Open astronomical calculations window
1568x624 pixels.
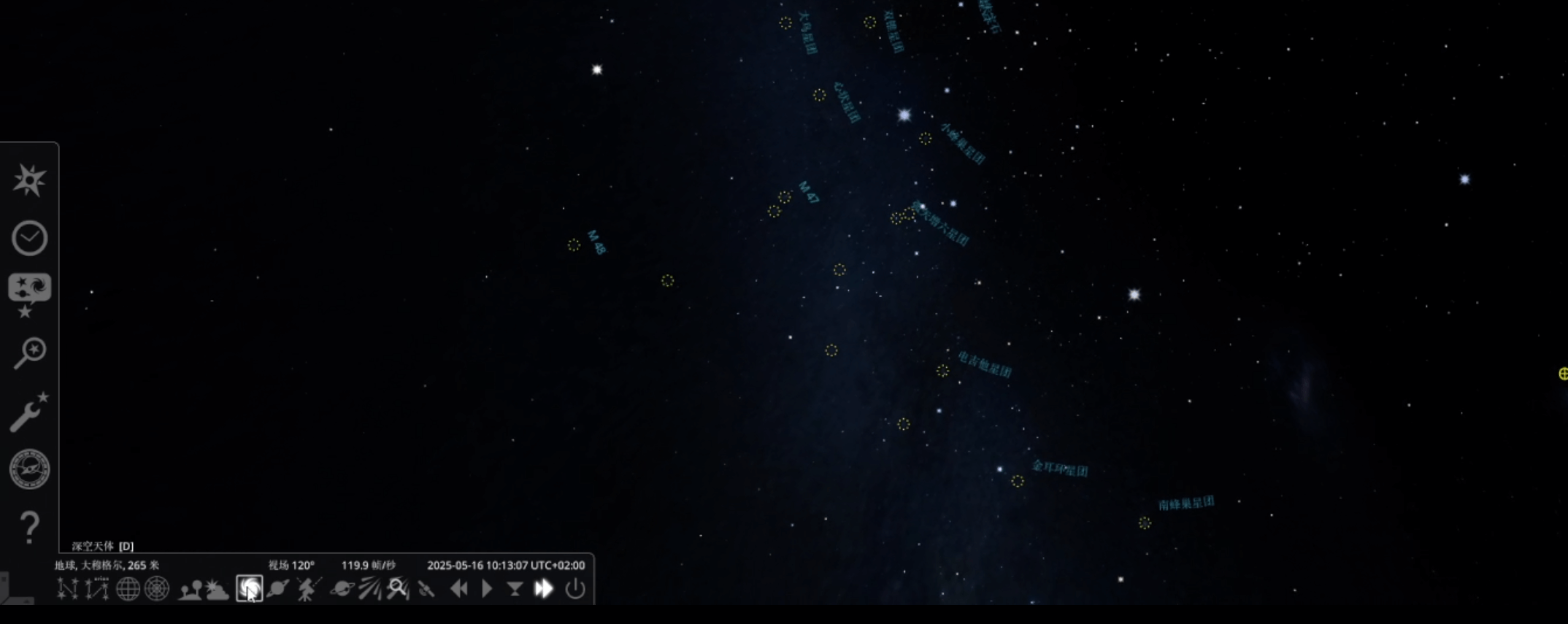29,469
